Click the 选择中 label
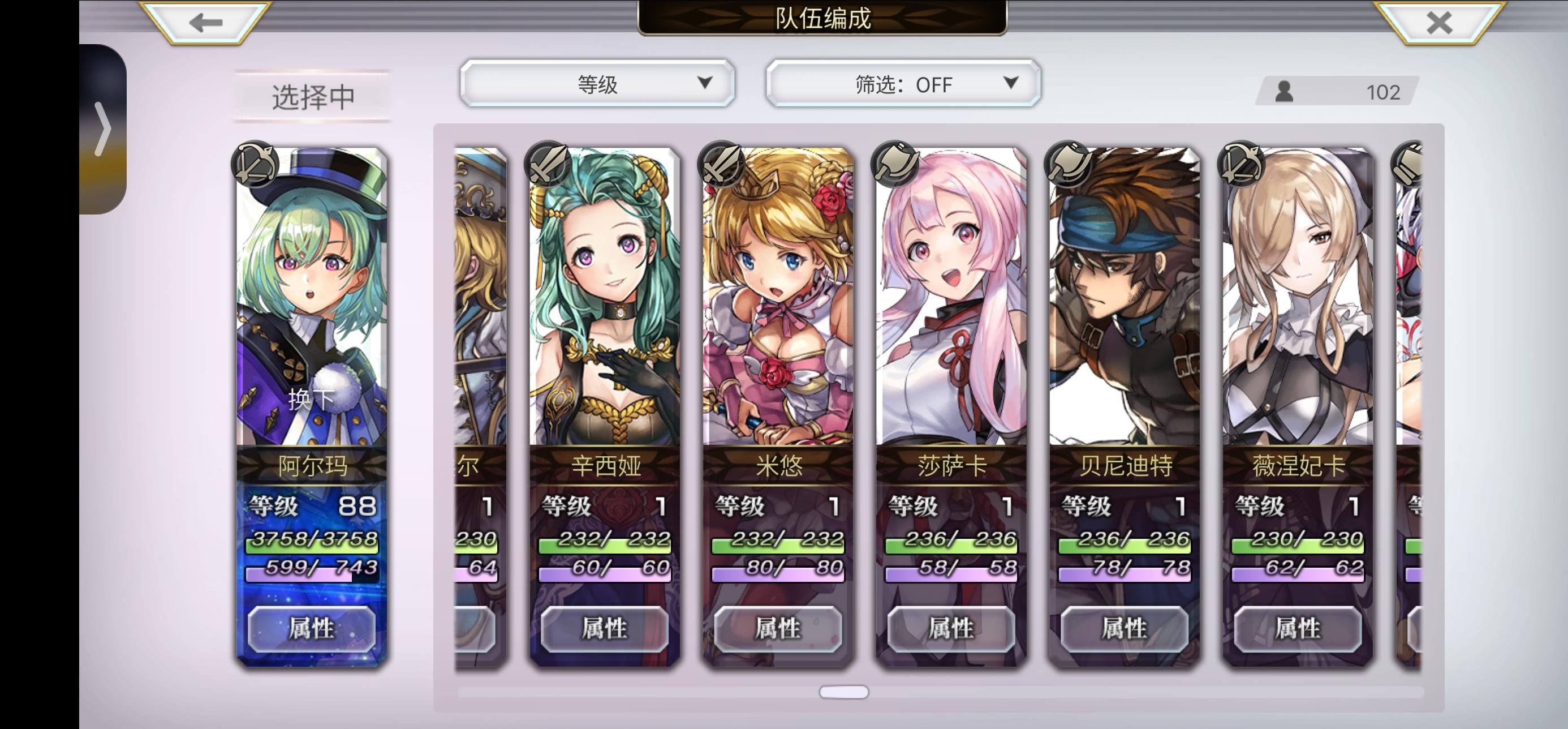The image size is (1568, 729). [x=312, y=95]
